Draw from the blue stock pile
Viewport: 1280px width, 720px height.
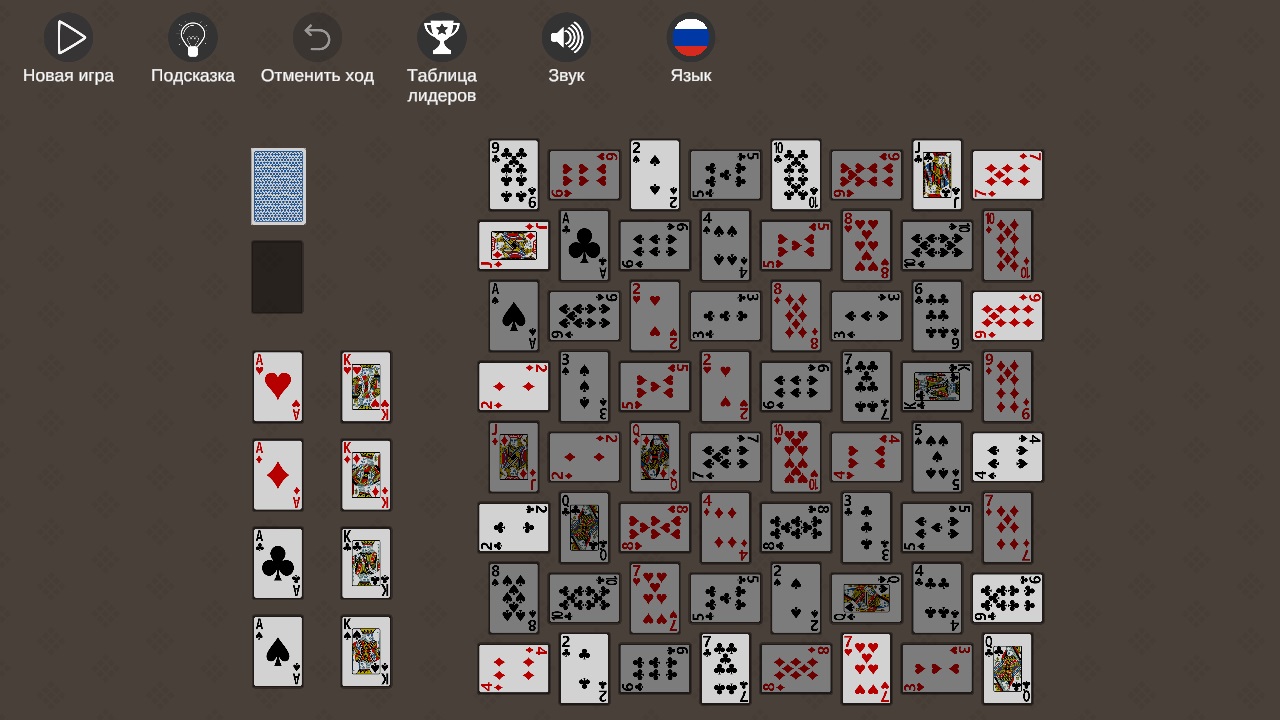pos(278,186)
